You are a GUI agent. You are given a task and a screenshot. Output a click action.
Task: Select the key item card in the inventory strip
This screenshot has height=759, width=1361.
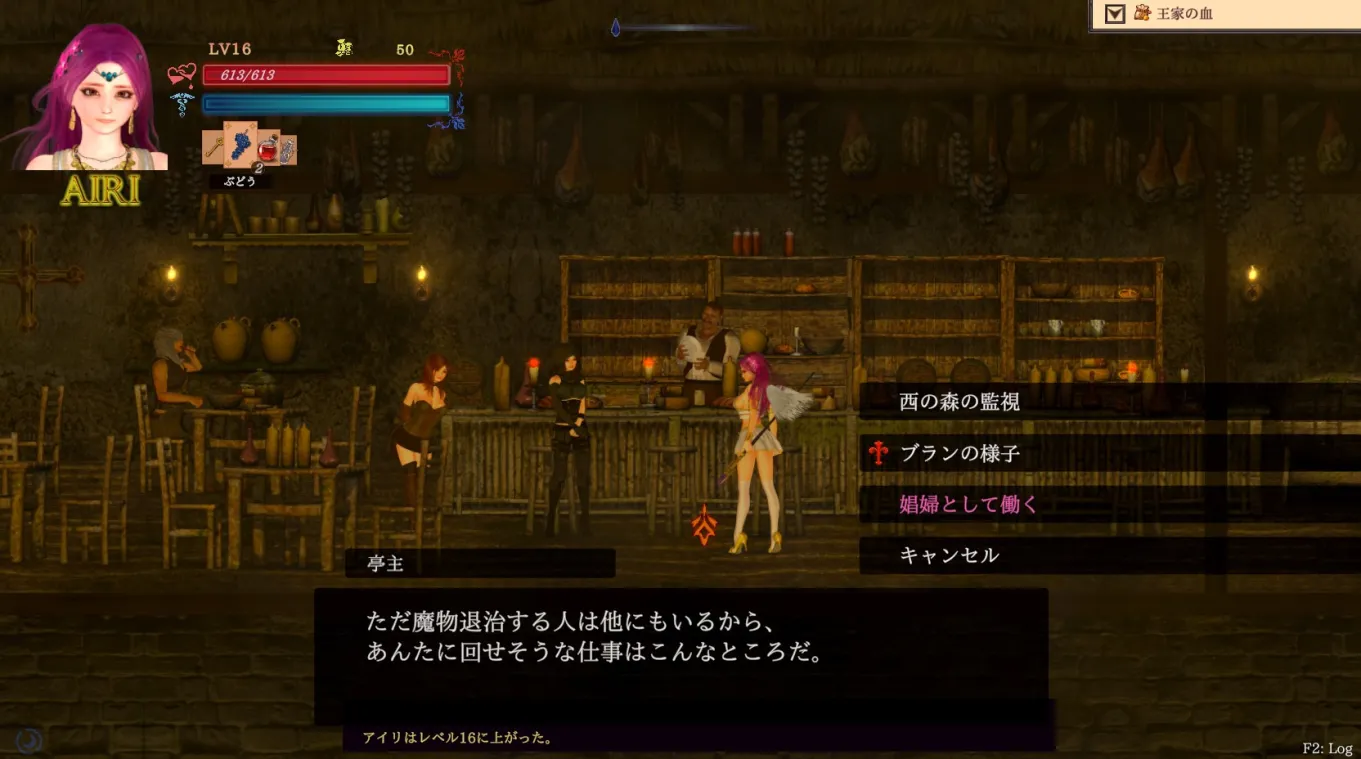(212, 146)
